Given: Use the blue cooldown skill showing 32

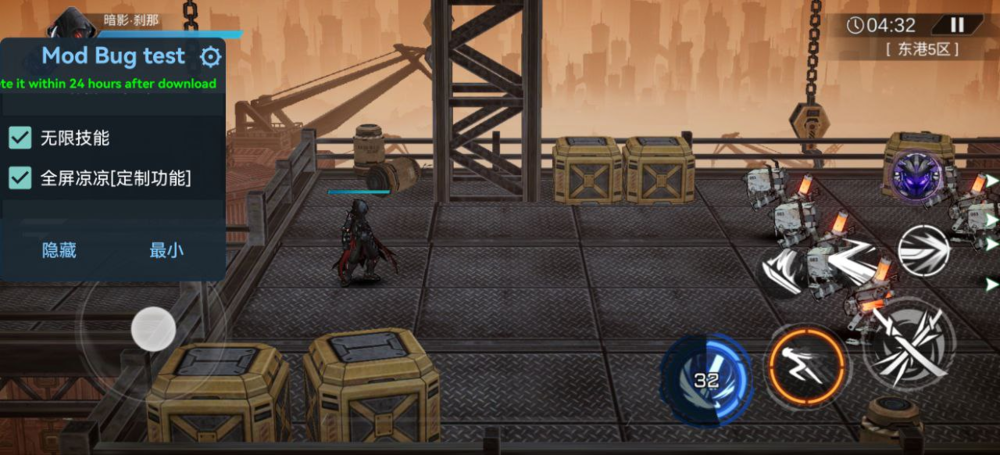Looking at the screenshot, I should [707, 378].
